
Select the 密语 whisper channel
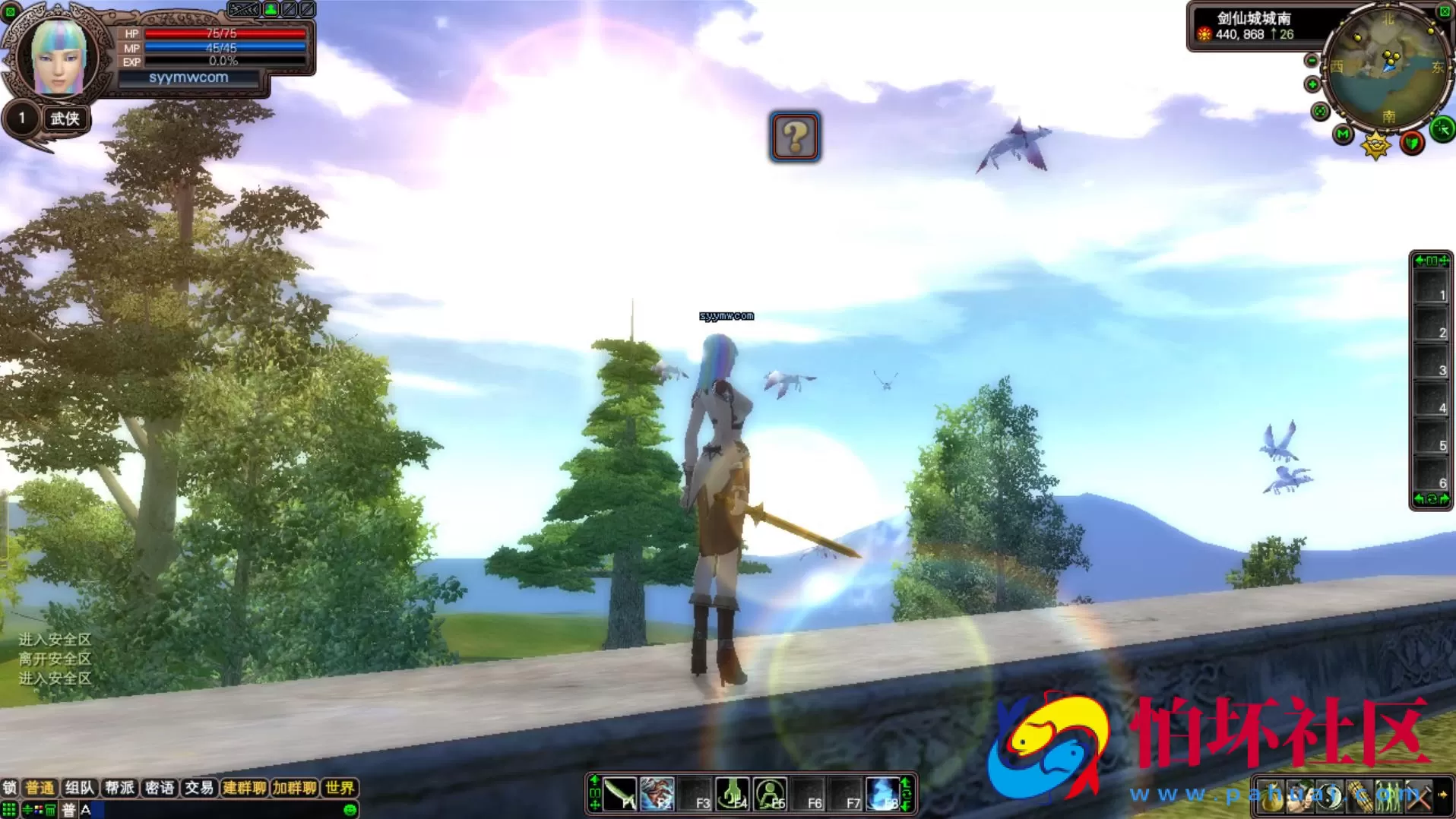coord(159,788)
